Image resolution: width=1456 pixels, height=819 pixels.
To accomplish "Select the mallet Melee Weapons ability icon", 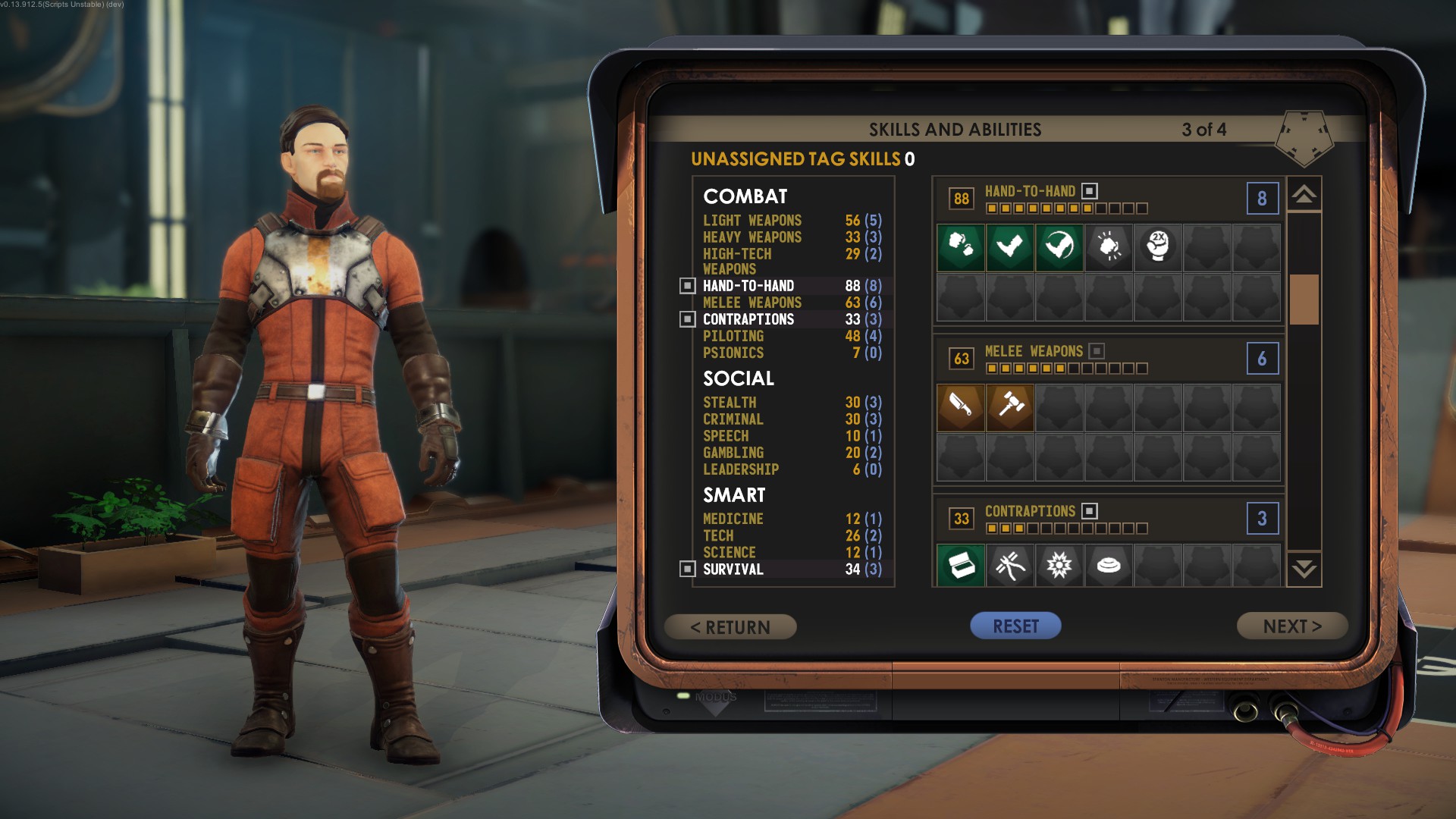I will pos(1009,407).
